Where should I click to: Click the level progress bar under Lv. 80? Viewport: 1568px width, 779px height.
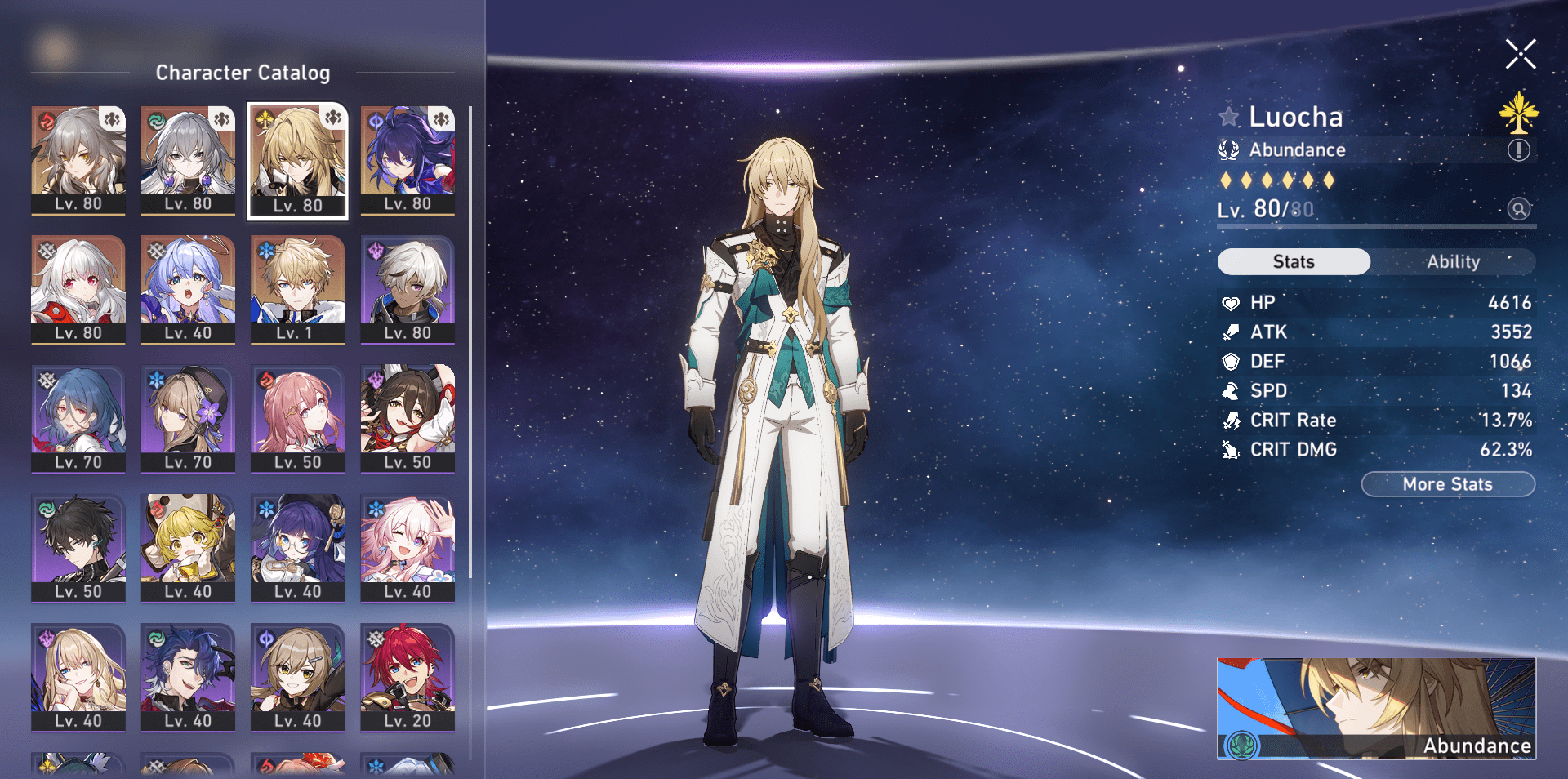click(x=1375, y=228)
